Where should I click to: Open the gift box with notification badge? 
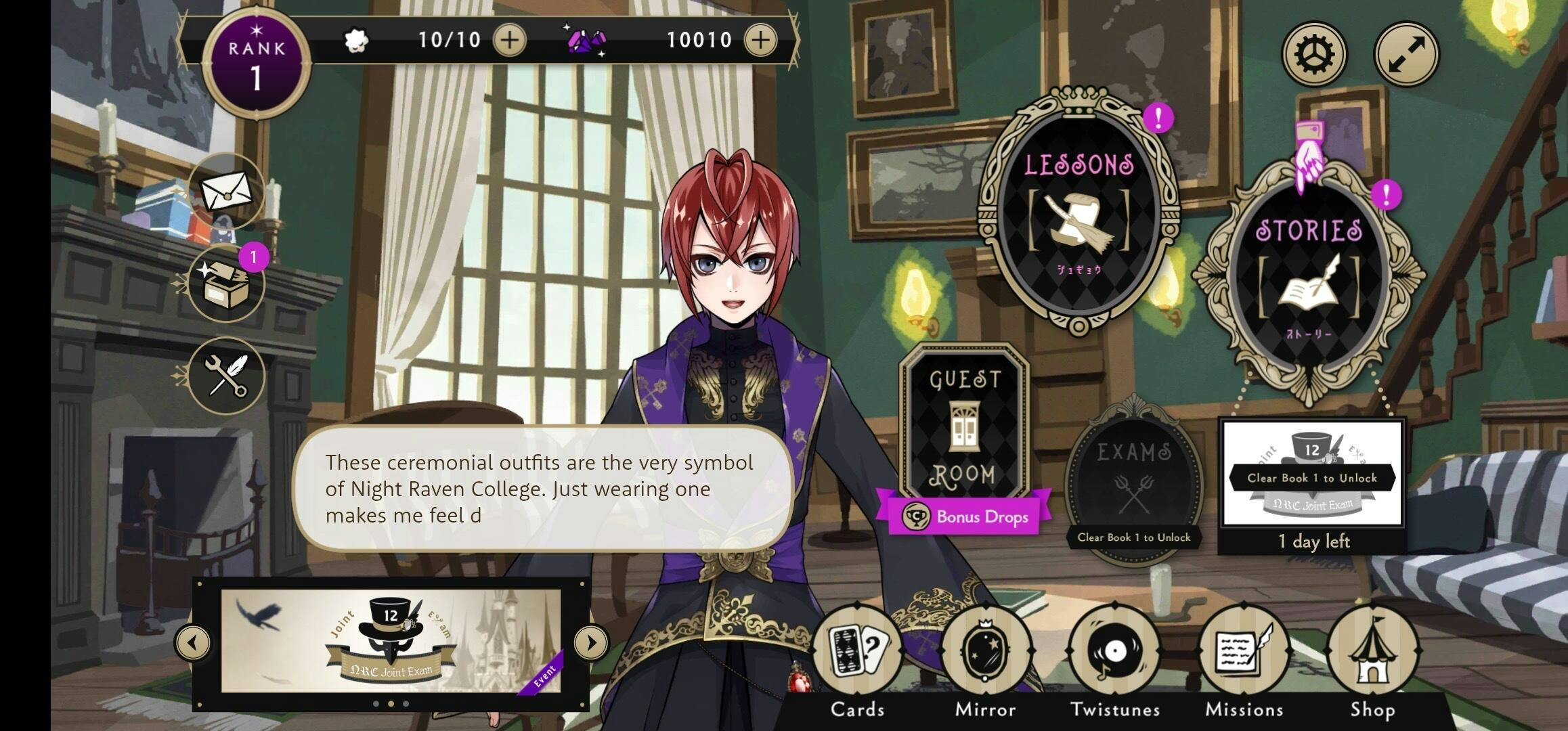point(226,284)
